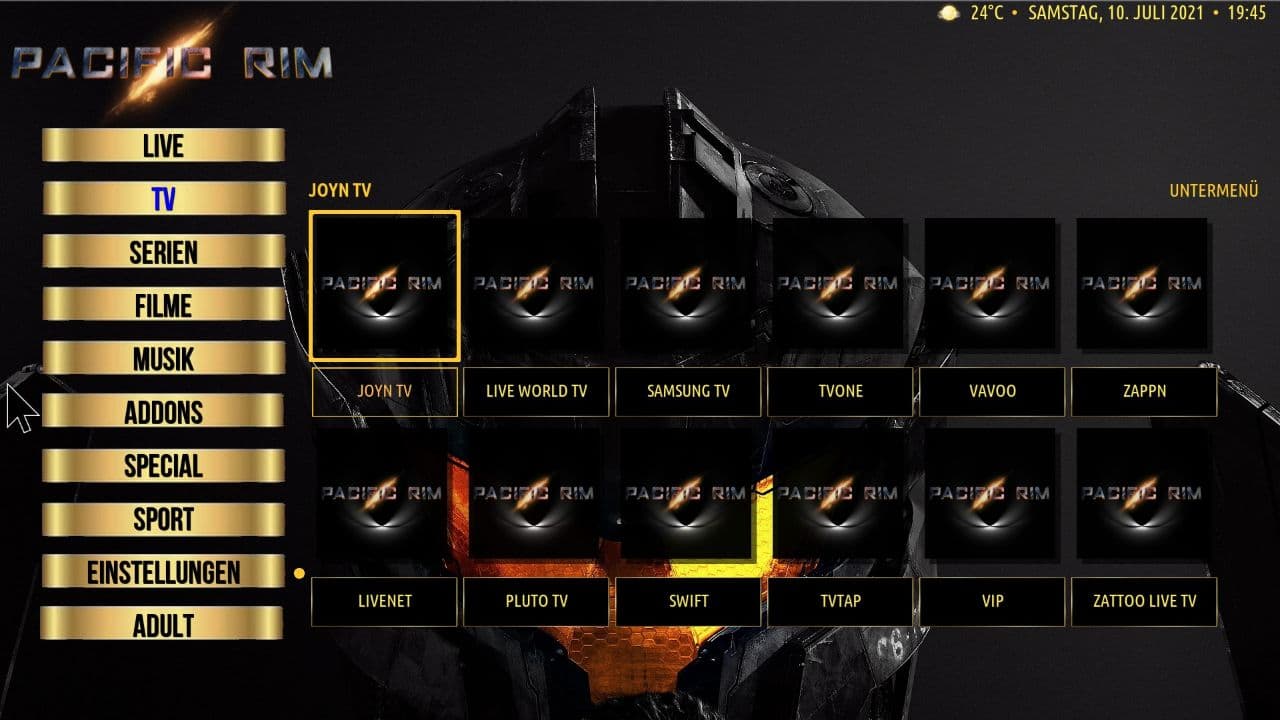
Task: Click the highlighted JOYN TV thumbnail
Action: coord(385,285)
